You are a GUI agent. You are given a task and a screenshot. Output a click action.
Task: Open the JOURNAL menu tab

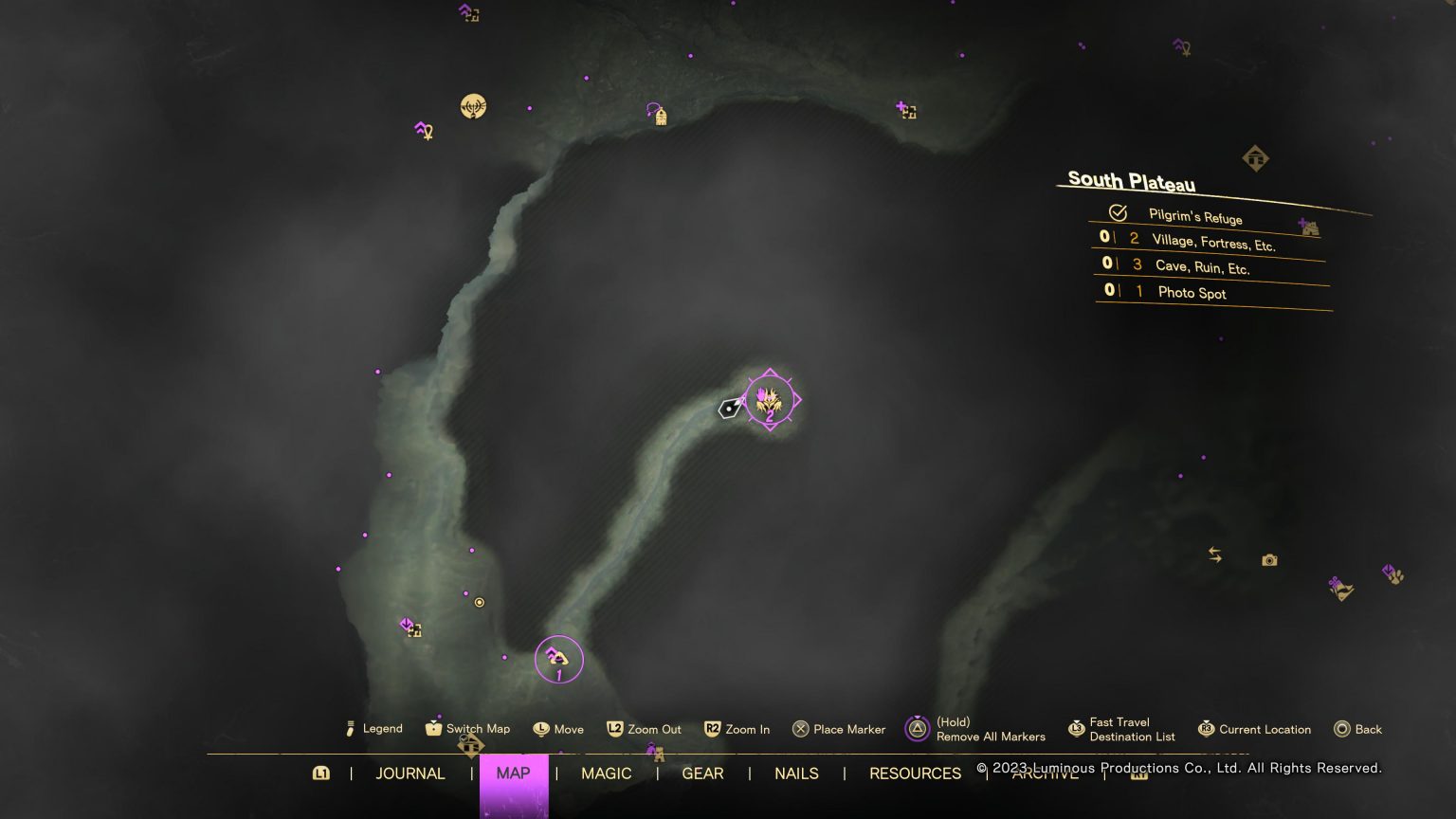click(x=410, y=773)
